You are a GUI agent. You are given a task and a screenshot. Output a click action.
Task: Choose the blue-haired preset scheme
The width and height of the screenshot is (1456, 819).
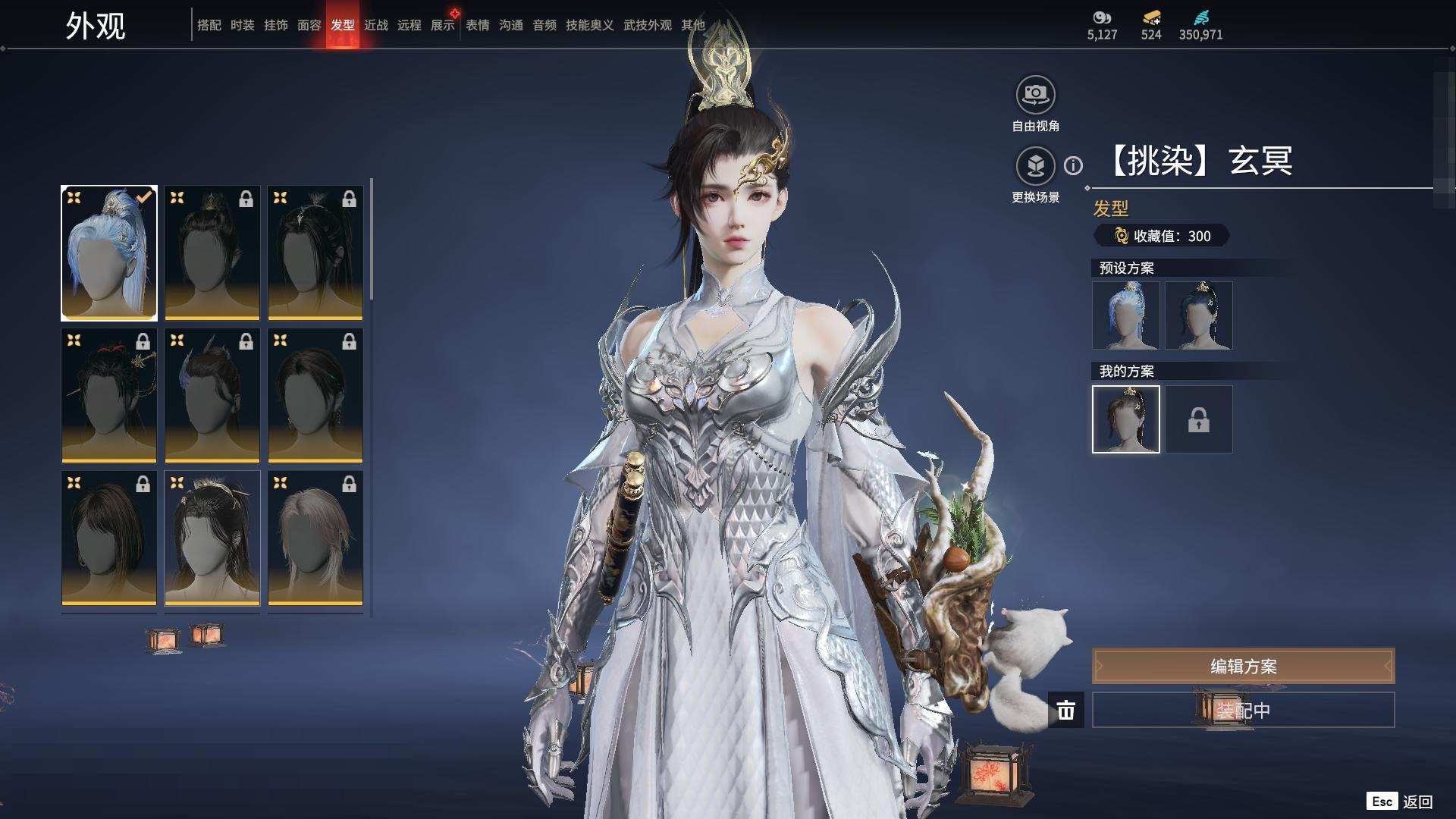pos(1126,315)
